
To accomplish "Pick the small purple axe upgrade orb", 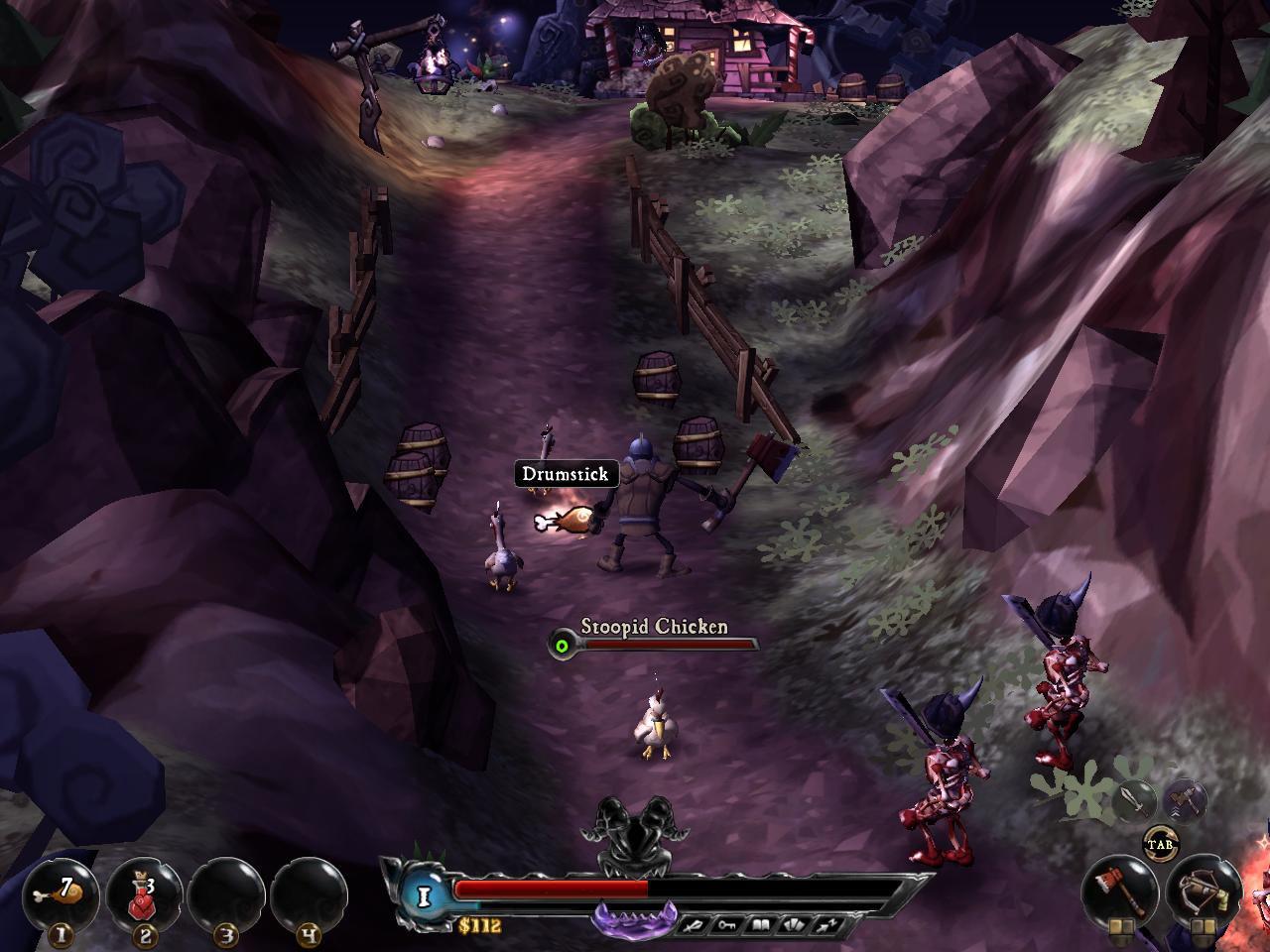I will [x=1185, y=799].
